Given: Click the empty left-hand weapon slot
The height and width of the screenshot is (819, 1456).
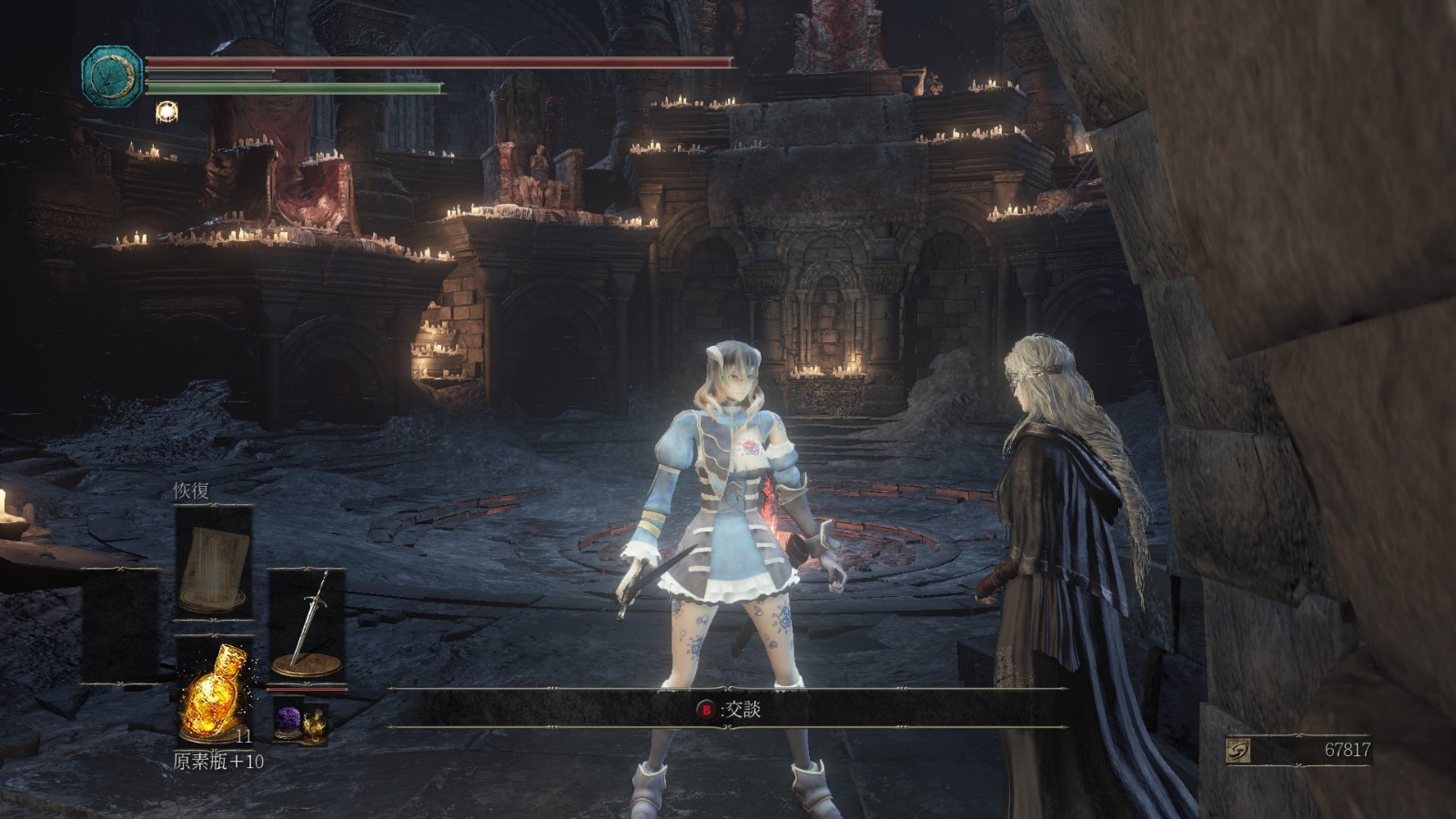Looking at the screenshot, I should coord(120,626).
